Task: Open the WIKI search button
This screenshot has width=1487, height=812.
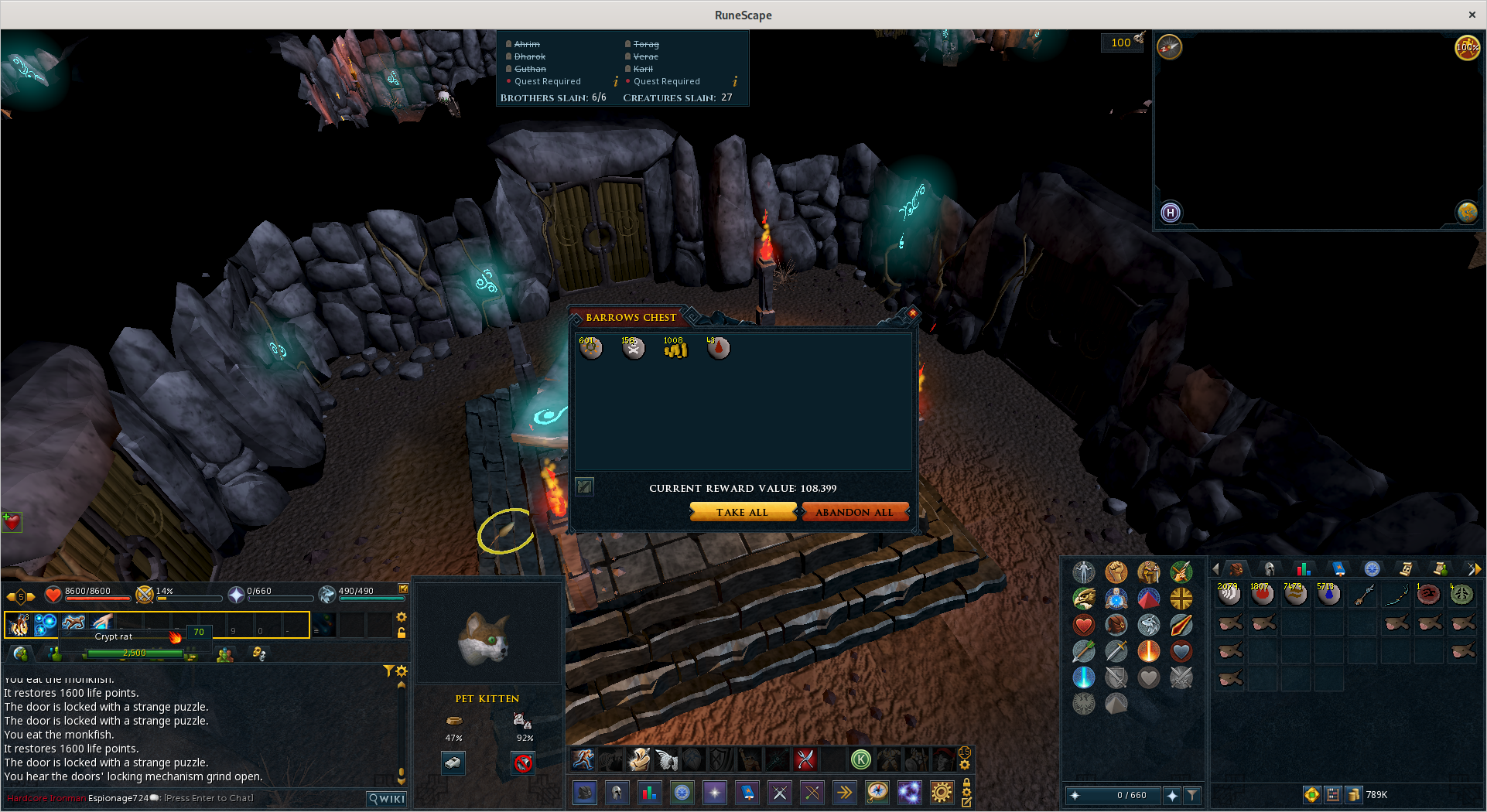Action: tap(387, 799)
